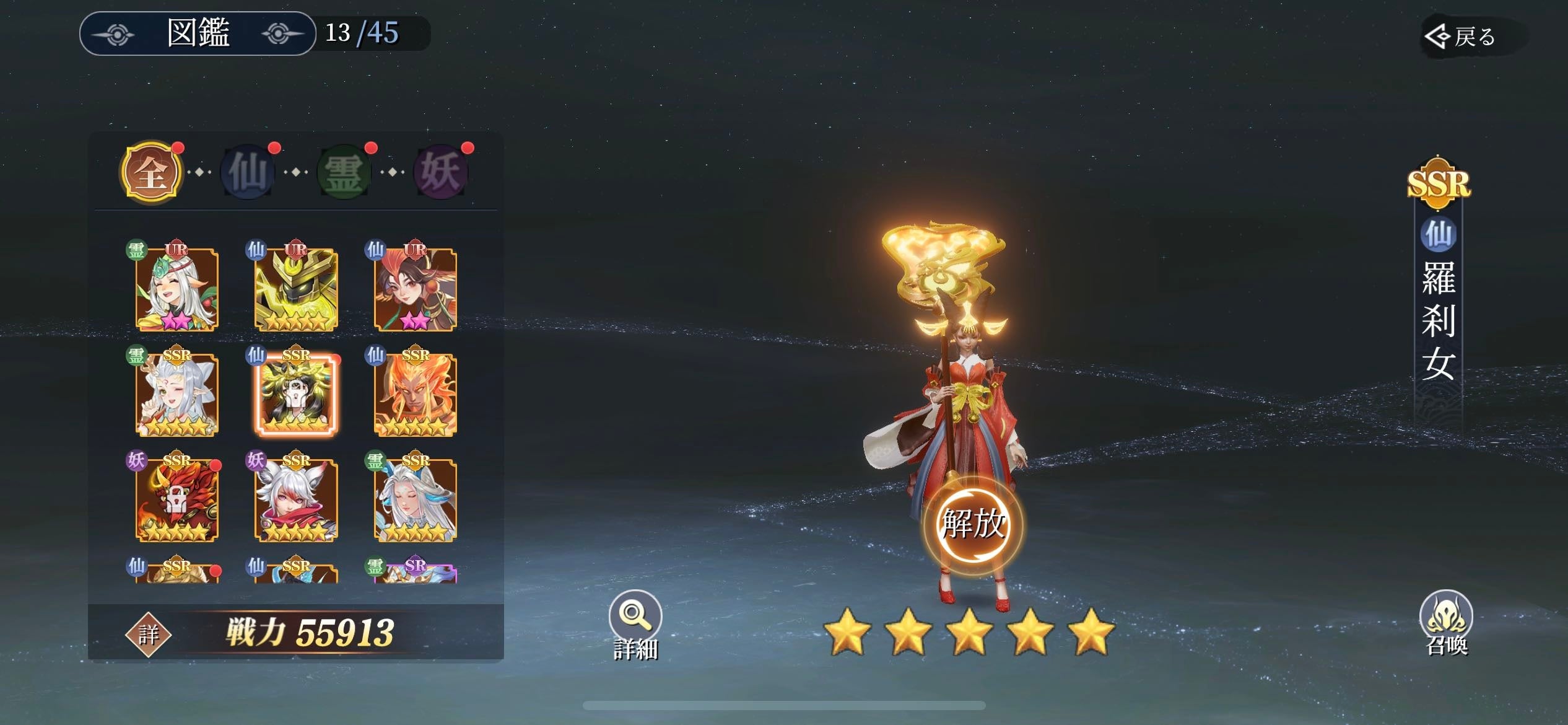Select the highlighted 羅刹女 SSR portrait

pyautogui.click(x=296, y=395)
